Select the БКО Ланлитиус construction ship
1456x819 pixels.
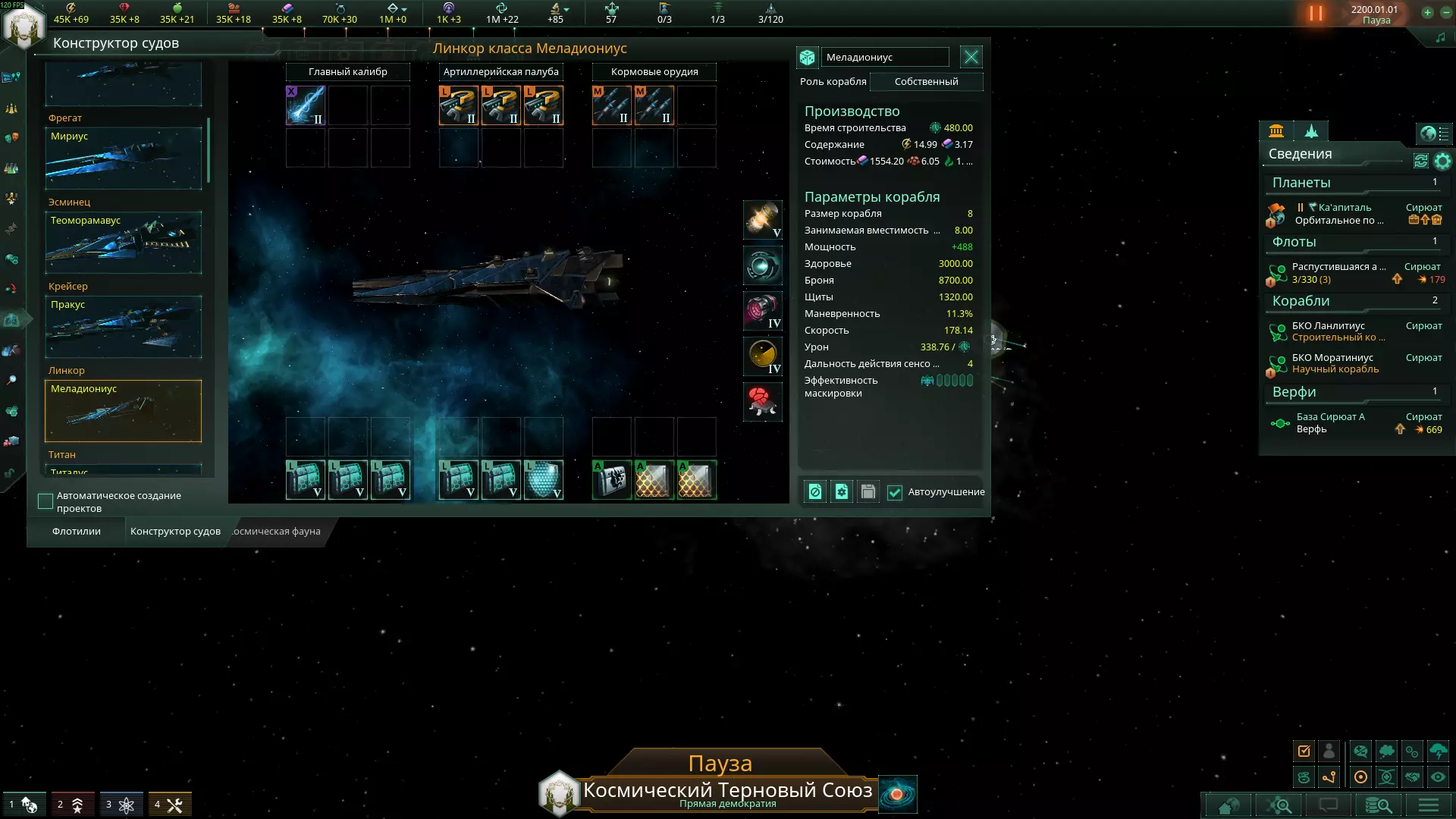[x=1338, y=331]
